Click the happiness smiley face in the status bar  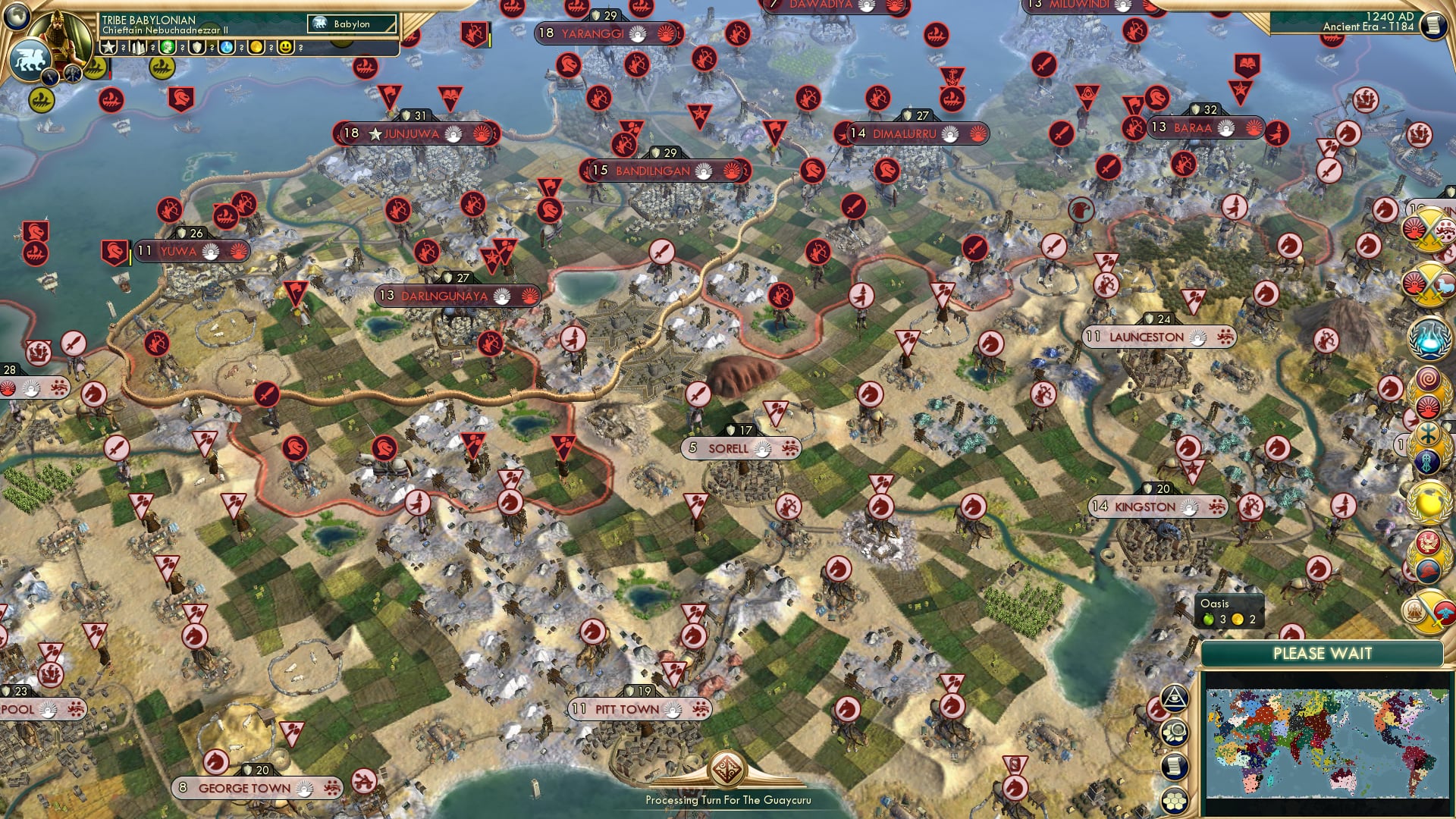click(284, 49)
